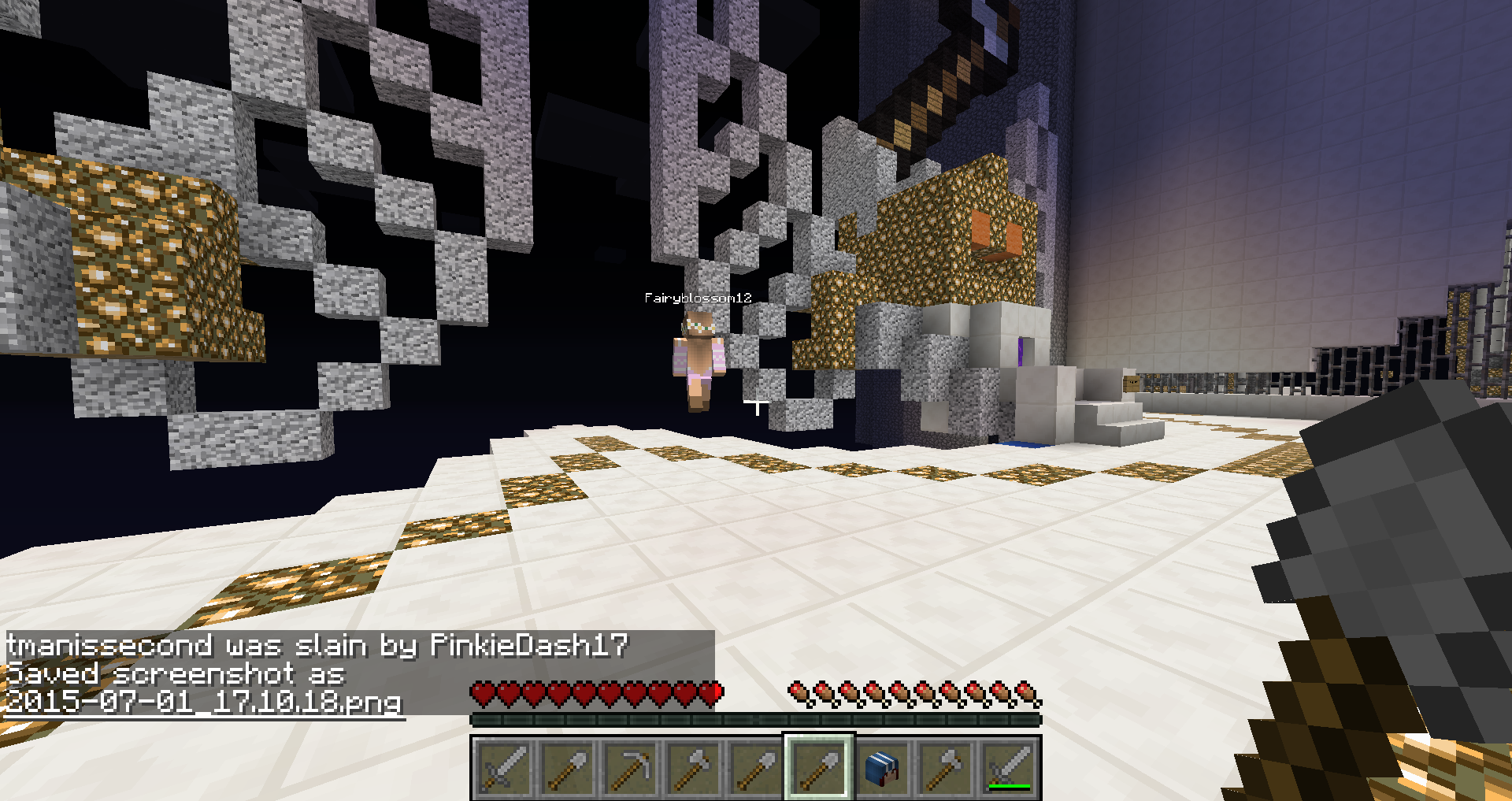Equip the undamaged iron sword slot

tap(503, 768)
